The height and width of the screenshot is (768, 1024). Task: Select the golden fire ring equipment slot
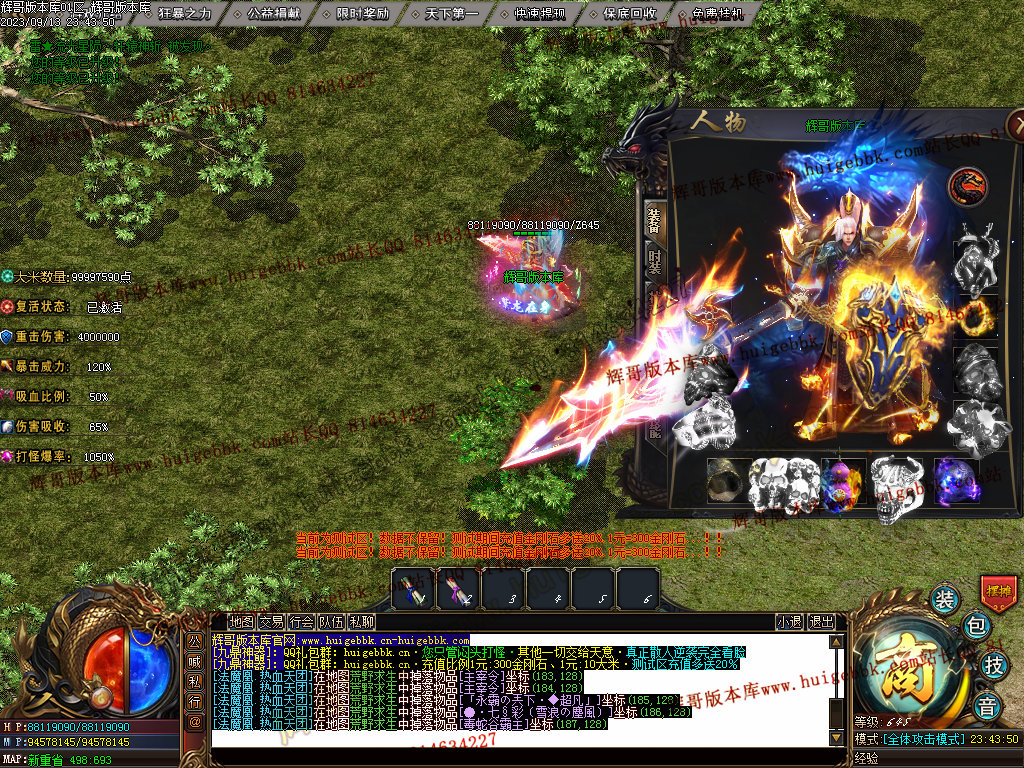click(977, 316)
